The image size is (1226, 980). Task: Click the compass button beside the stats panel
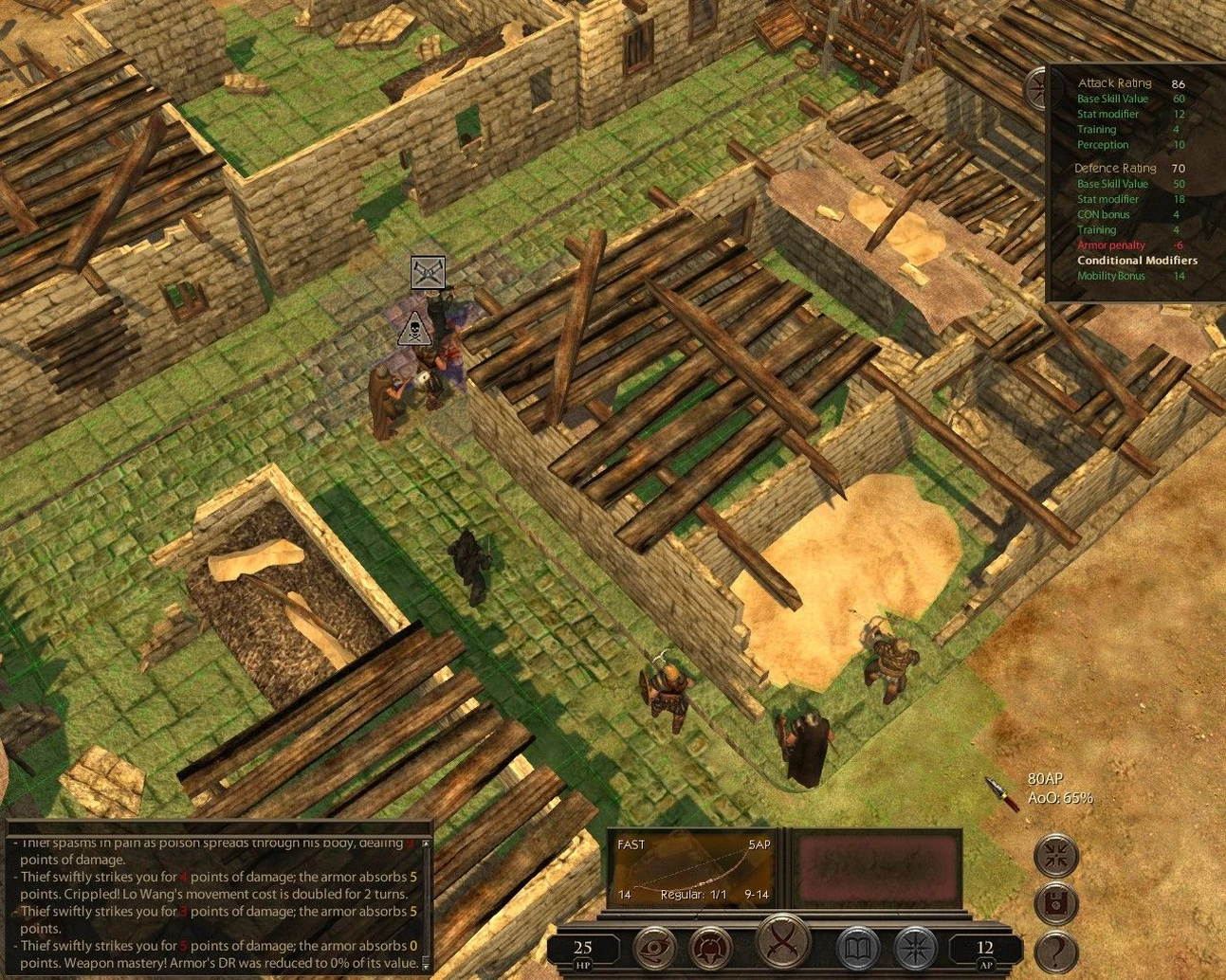[1036, 88]
